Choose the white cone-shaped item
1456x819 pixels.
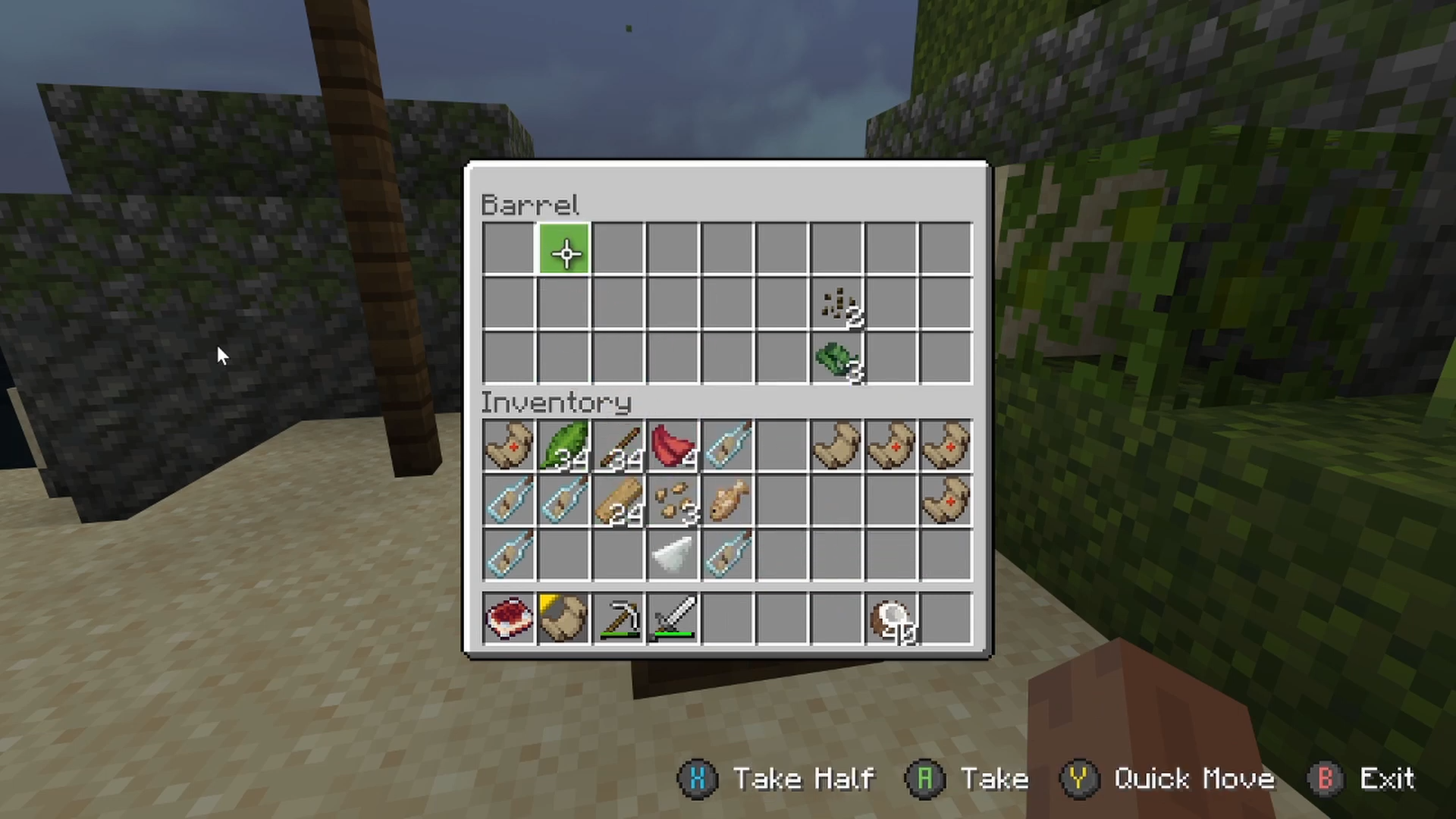(673, 556)
